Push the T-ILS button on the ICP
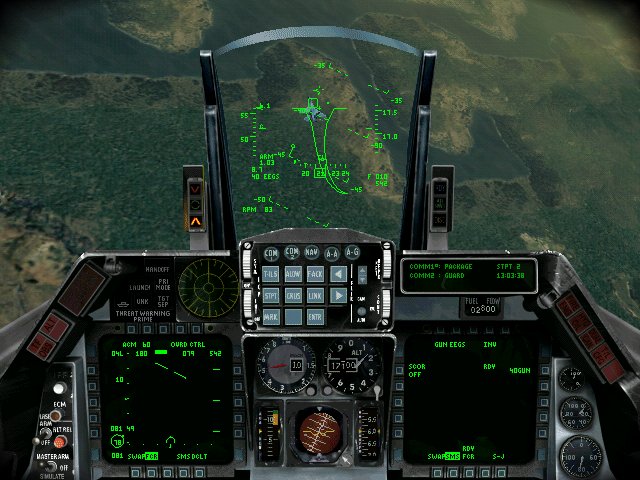640x480 pixels. pos(271,273)
